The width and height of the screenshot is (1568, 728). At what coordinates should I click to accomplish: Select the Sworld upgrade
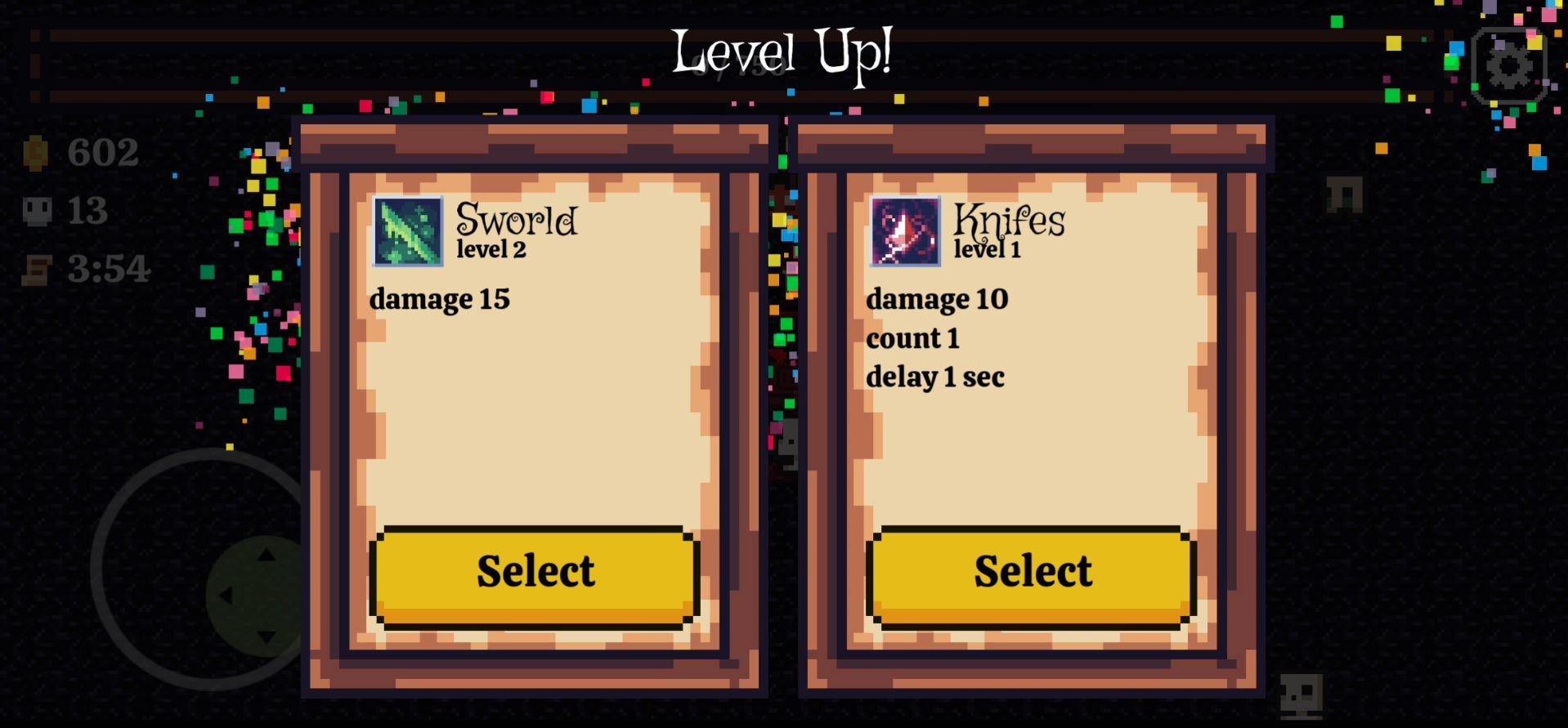[x=534, y=571]
